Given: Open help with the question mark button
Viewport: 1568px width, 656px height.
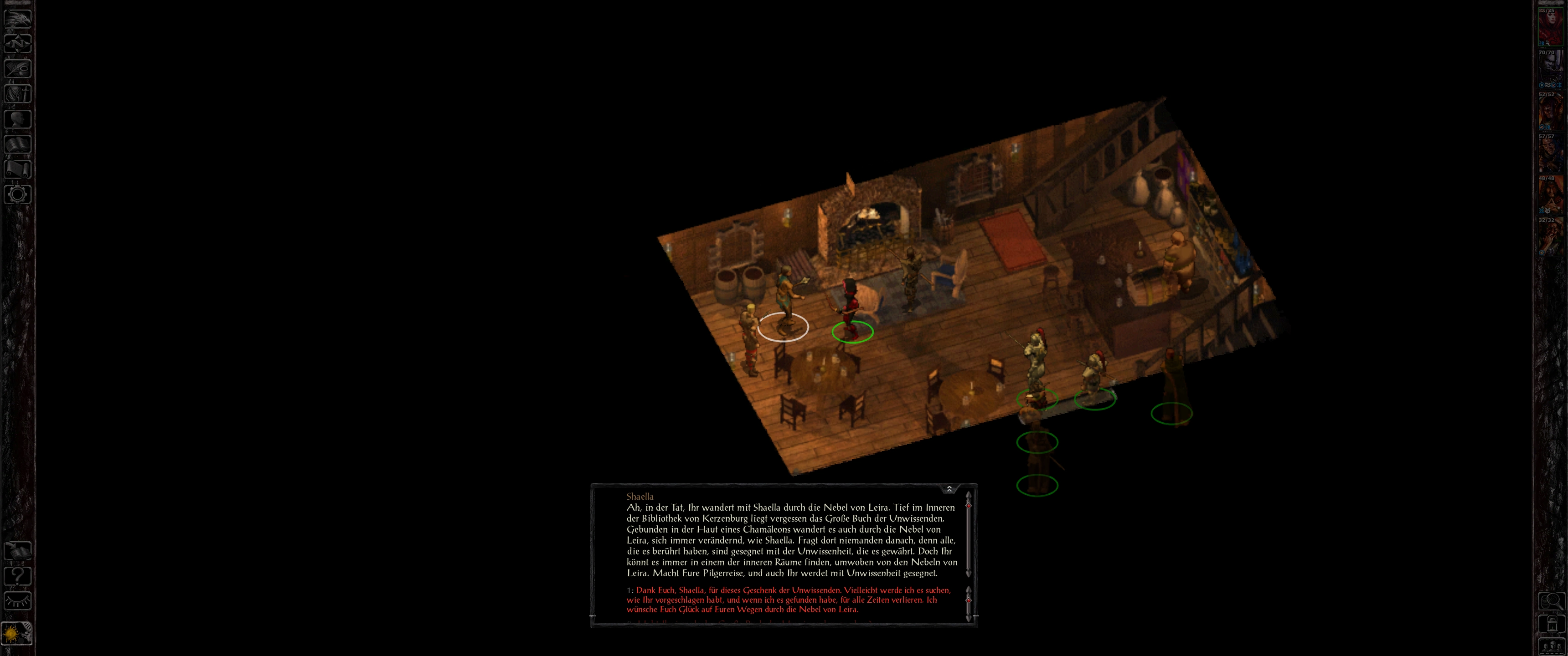Looking at the screenshot, I should [x=18, y=576].
